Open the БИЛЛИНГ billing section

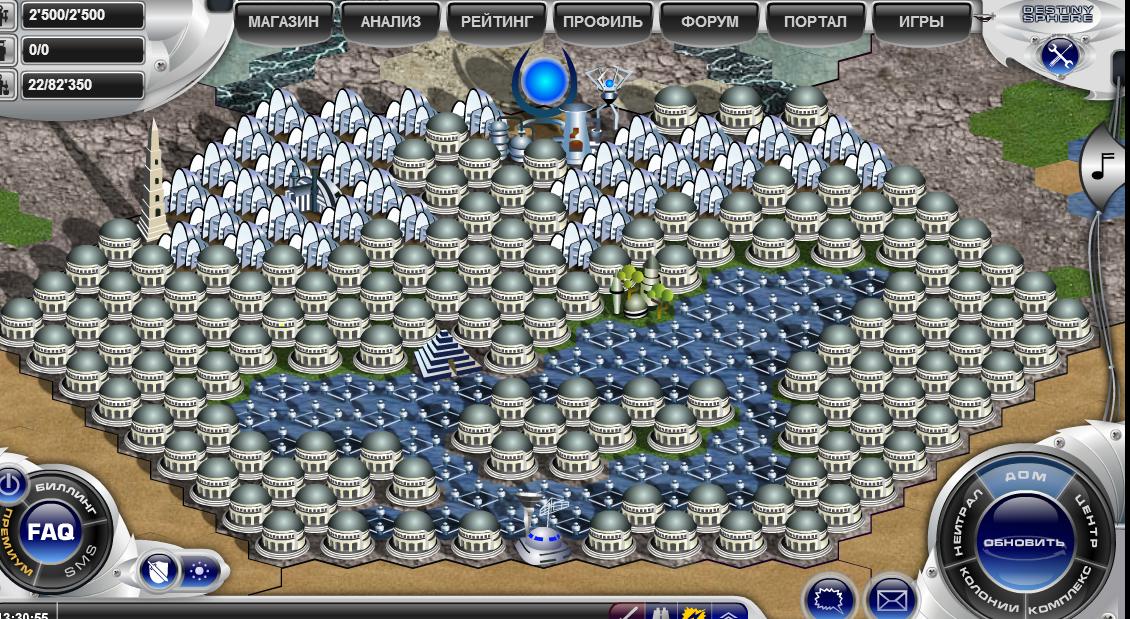click(67, 495)
